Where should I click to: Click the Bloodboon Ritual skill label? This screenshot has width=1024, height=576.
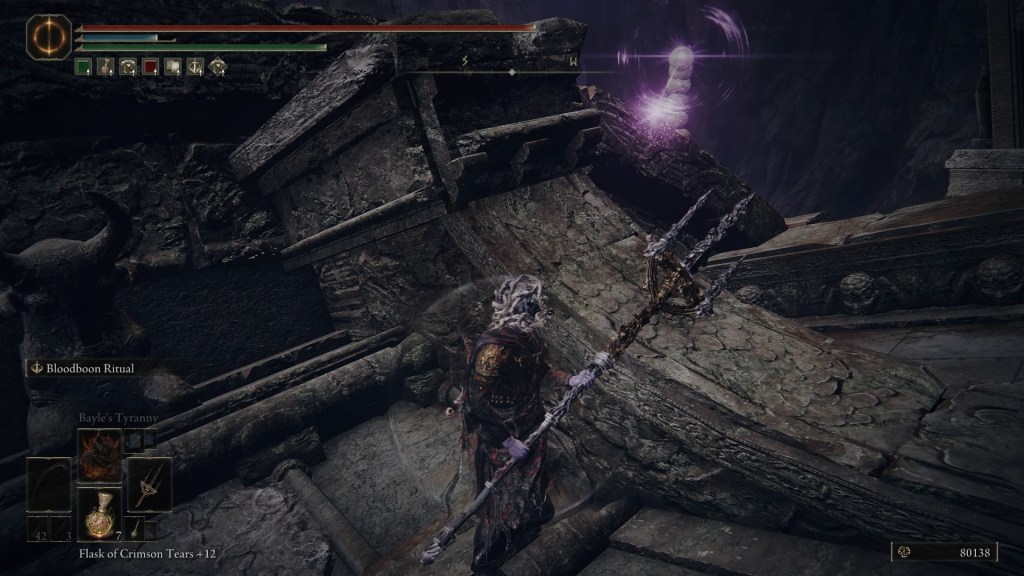point(88,368)
